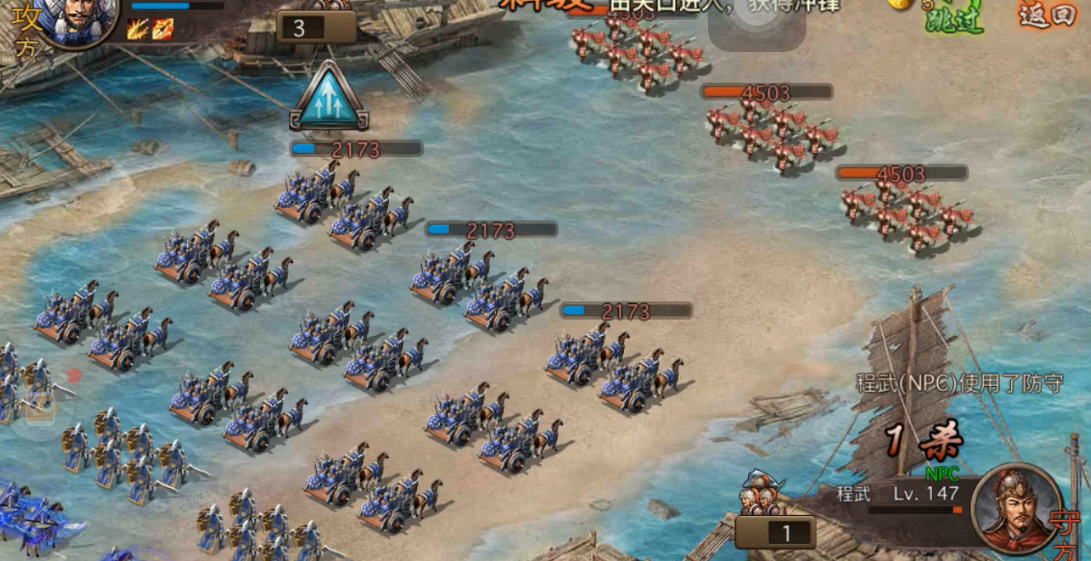1091x561 pixels.
Task: Open the defender's troop queue soldier icon
Action: (759, 493)
